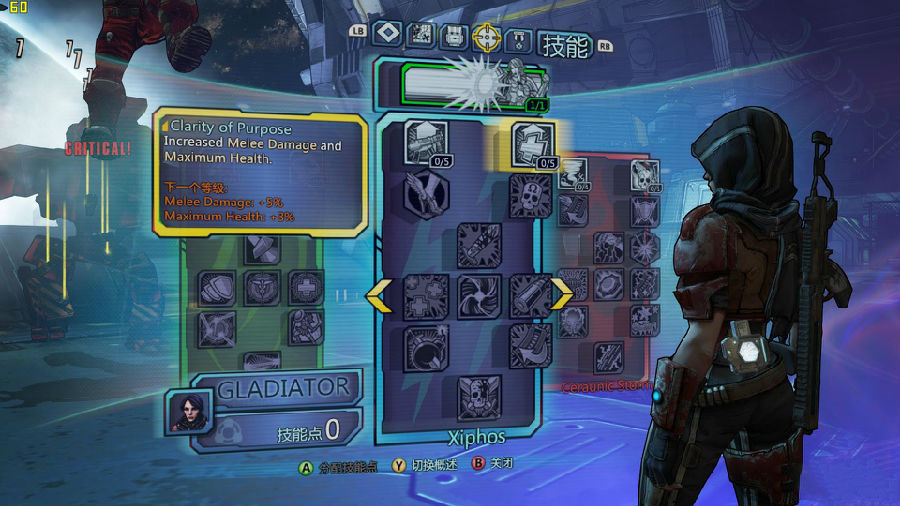This screenshot has height=506, width=900.
Task: Open the diamond-shaped tab in the top bar
Action: pyautogui.click(x=387, y=34)
